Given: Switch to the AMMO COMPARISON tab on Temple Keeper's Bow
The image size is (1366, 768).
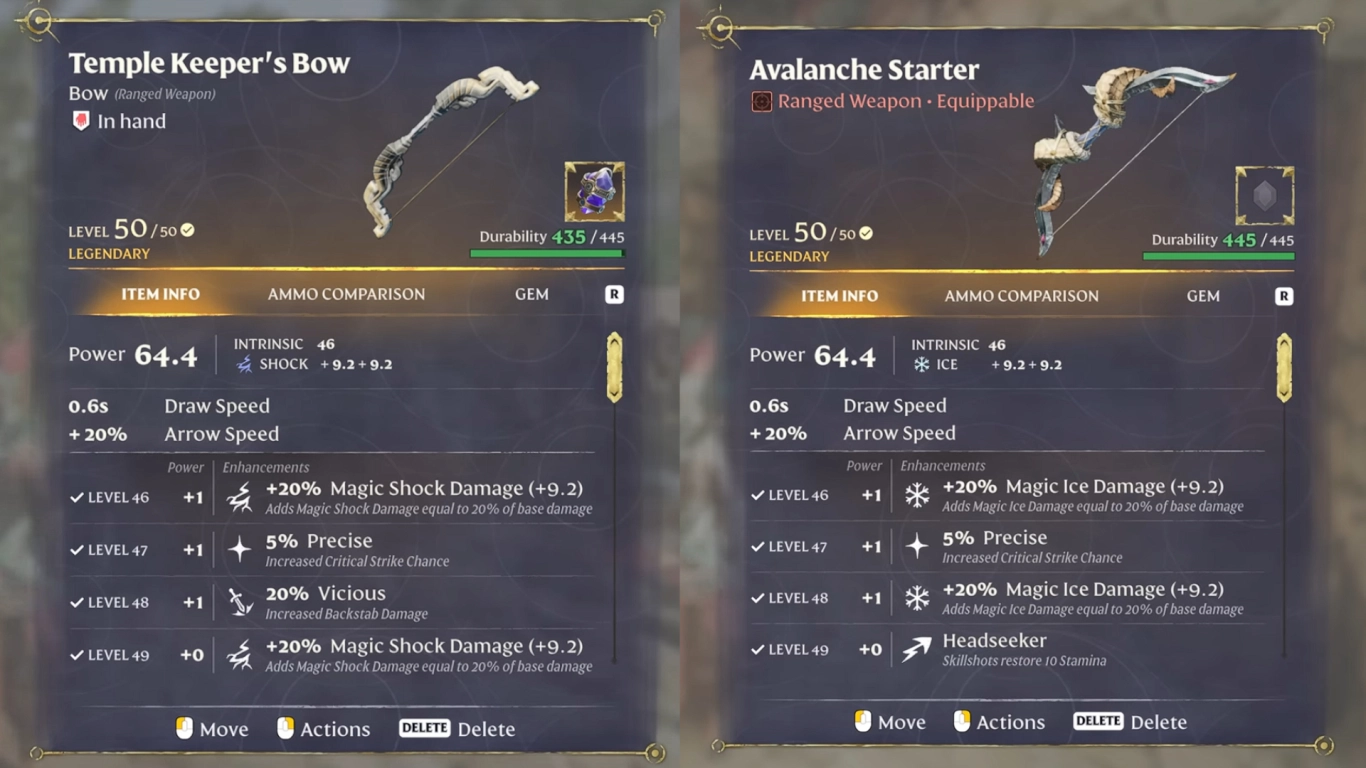Looking at the screenshot, I should (x=346, y=294).
